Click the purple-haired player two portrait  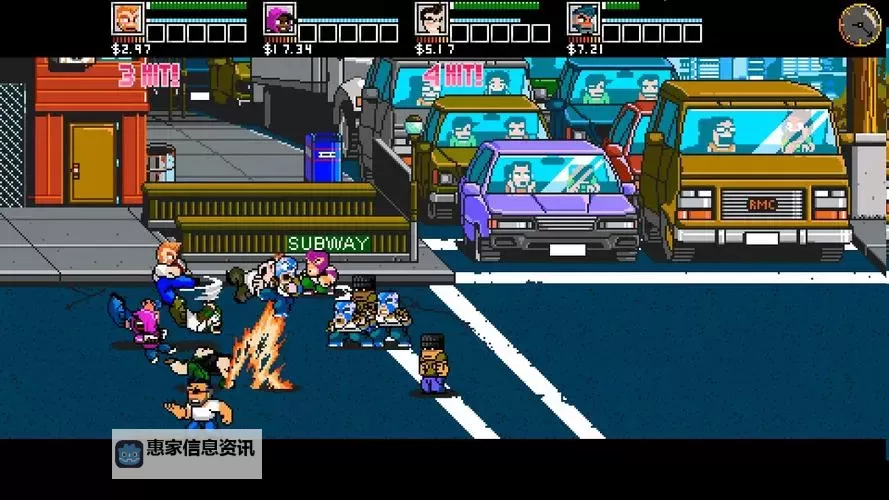[279, 19]
